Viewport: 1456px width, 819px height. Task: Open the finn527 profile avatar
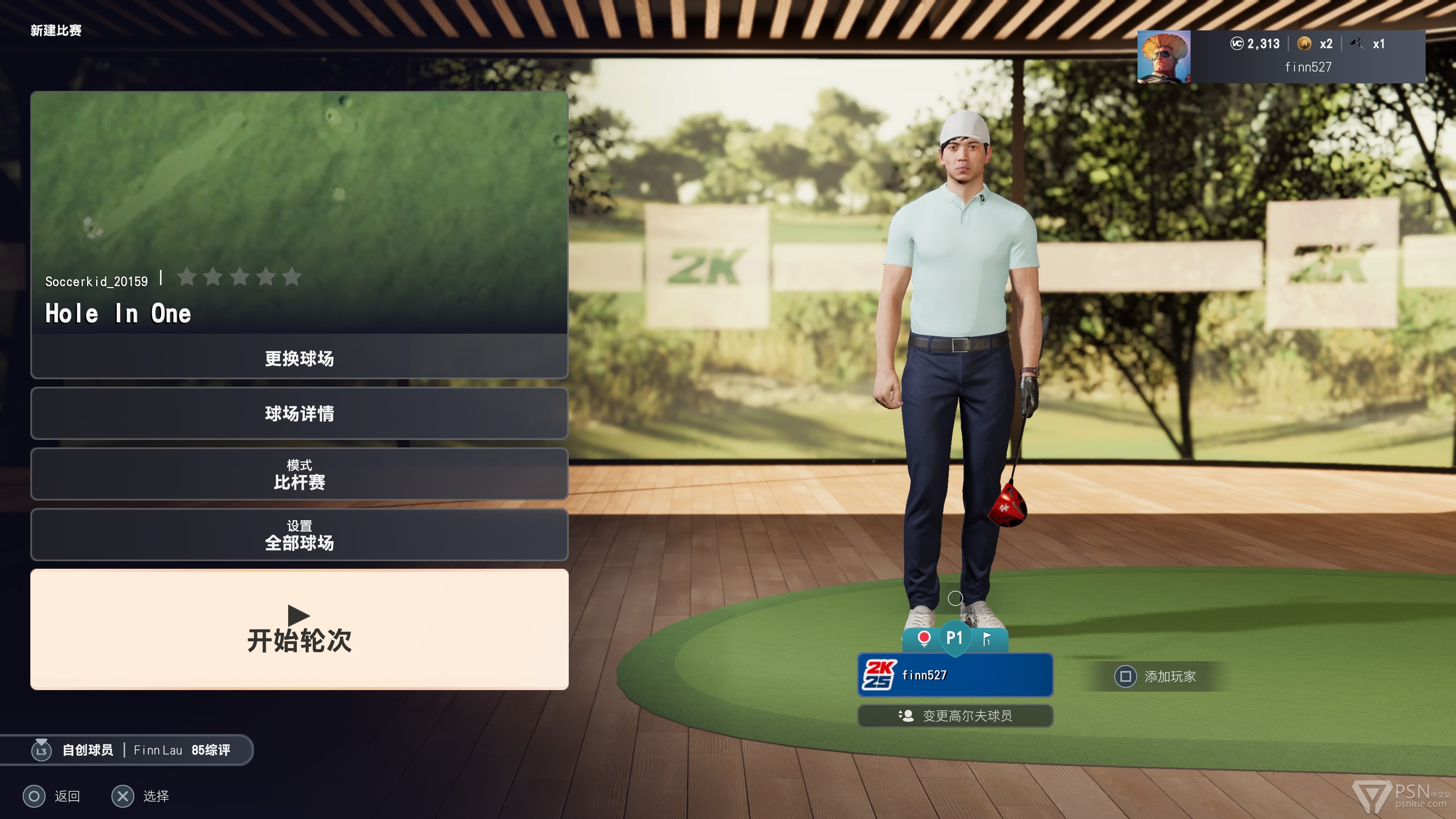(x=1164, y=57)
